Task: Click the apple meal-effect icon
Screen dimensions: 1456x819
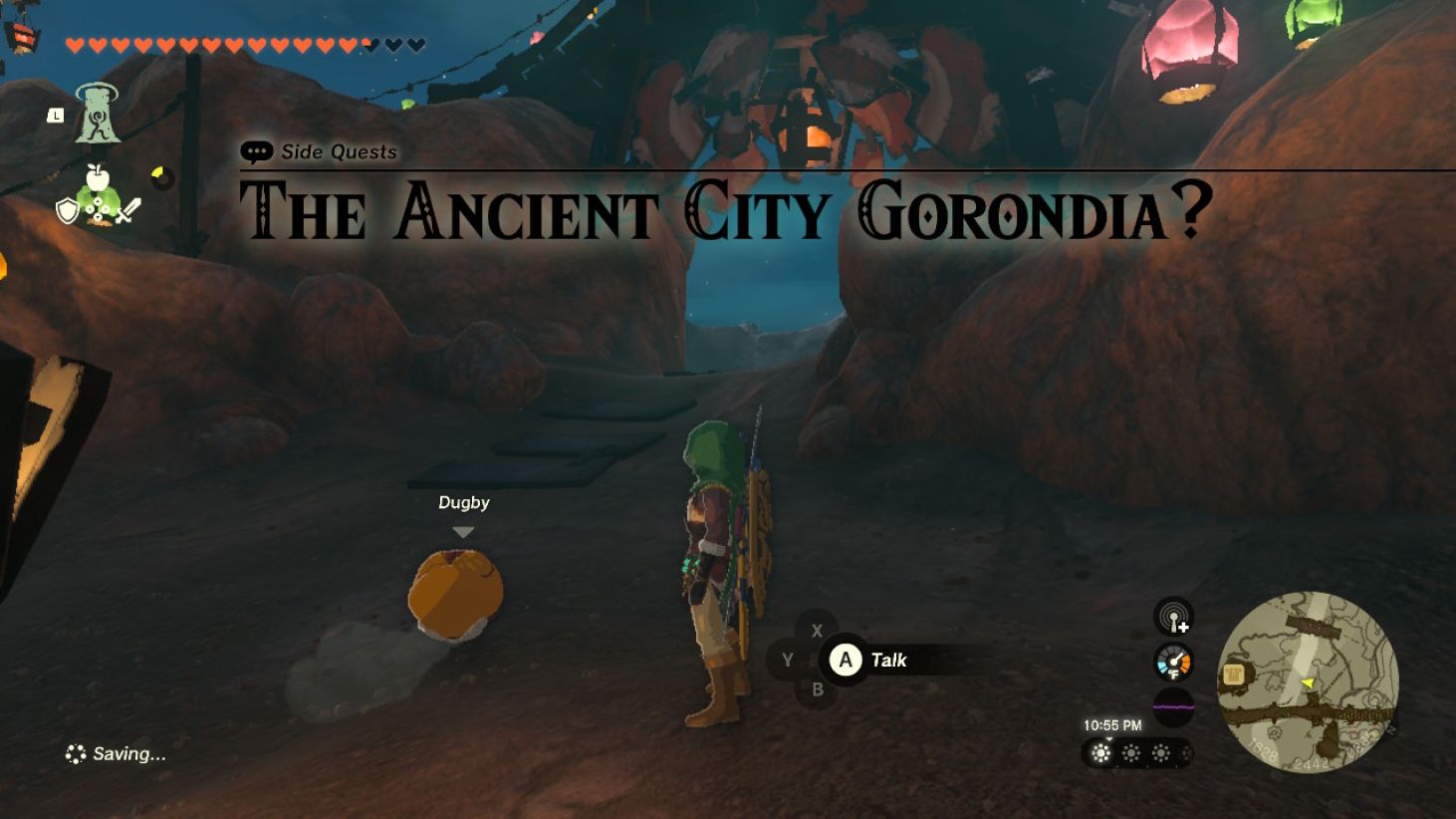Action: pyautogui.click(x=98, y=177)
